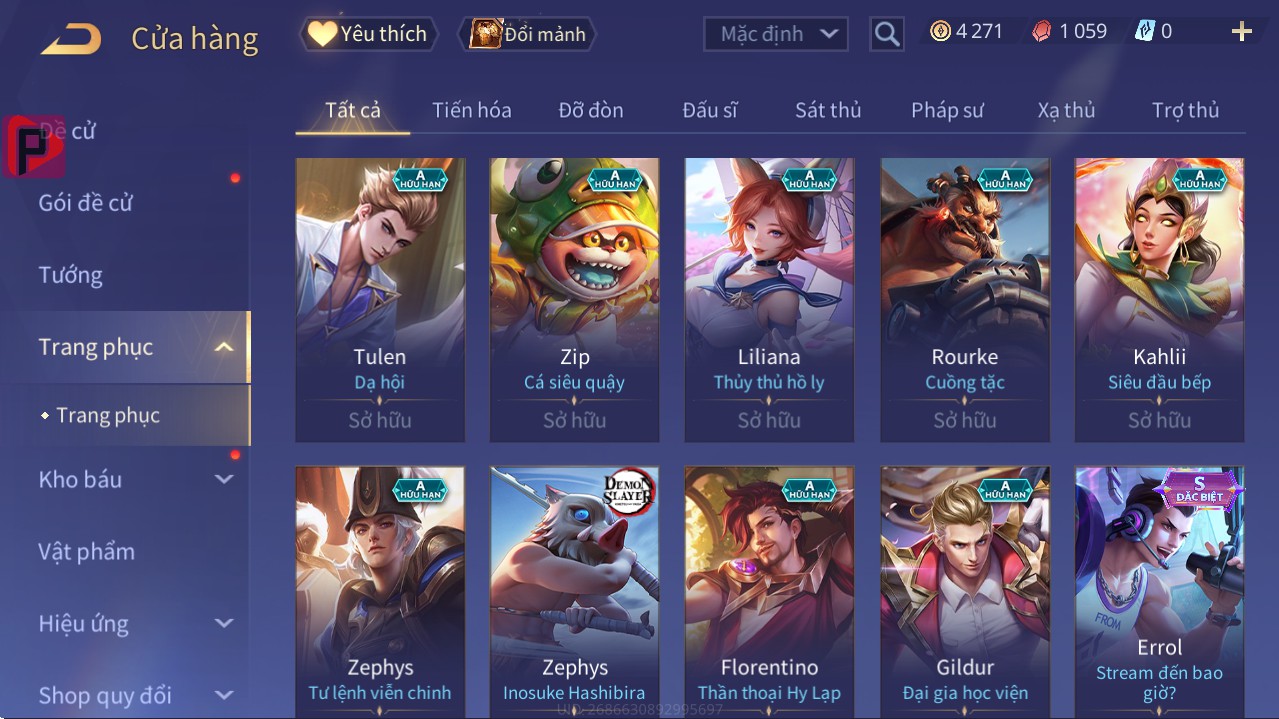
Task: Choose the Pháp sư tab
Action: [947, 110]
